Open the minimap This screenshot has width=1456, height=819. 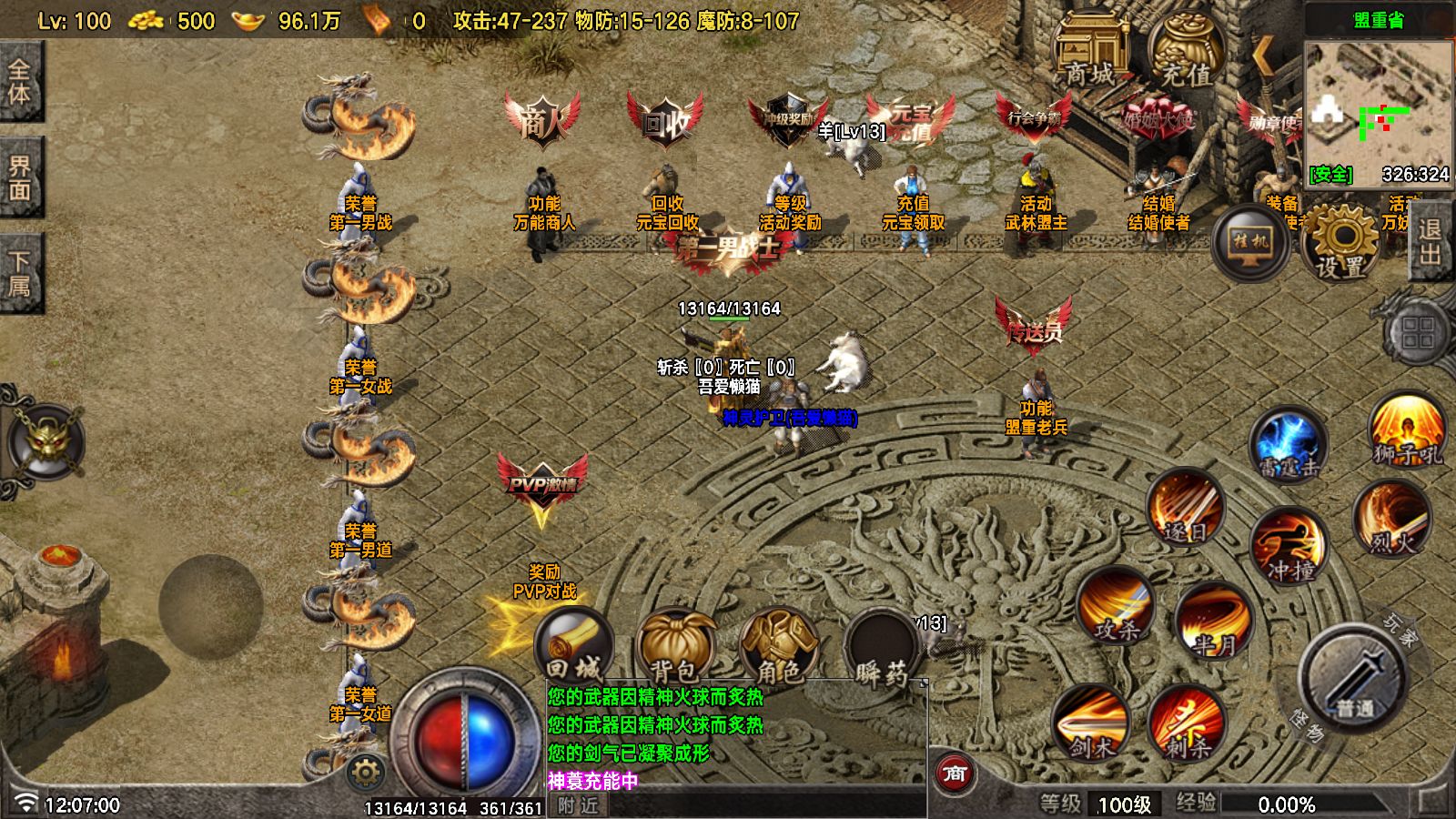coord(1379,107)
